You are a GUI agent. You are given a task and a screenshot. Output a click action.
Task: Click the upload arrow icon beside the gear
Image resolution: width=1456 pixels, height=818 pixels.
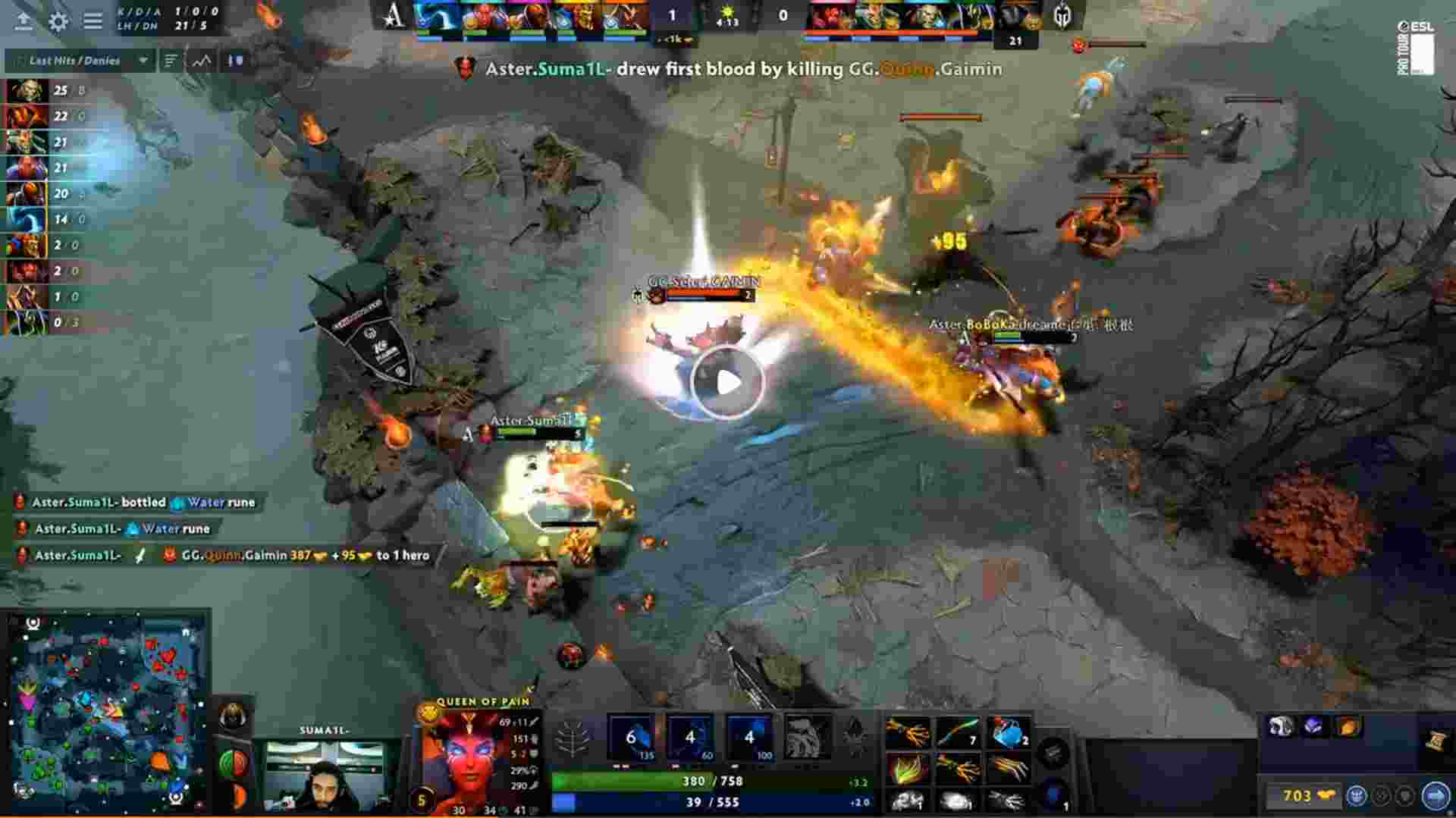(24, 20)
